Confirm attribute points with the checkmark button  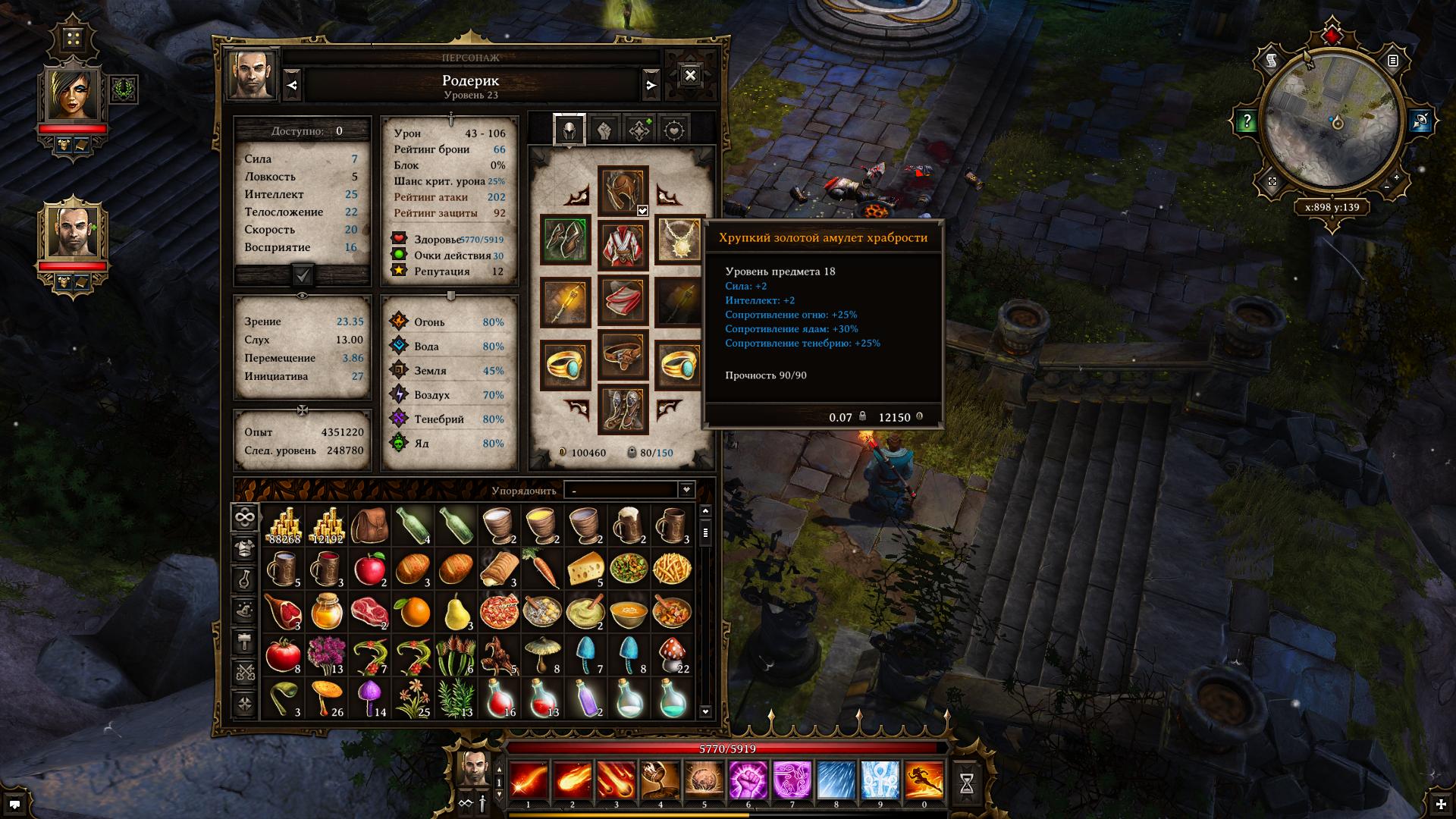[x=303, y=275]
